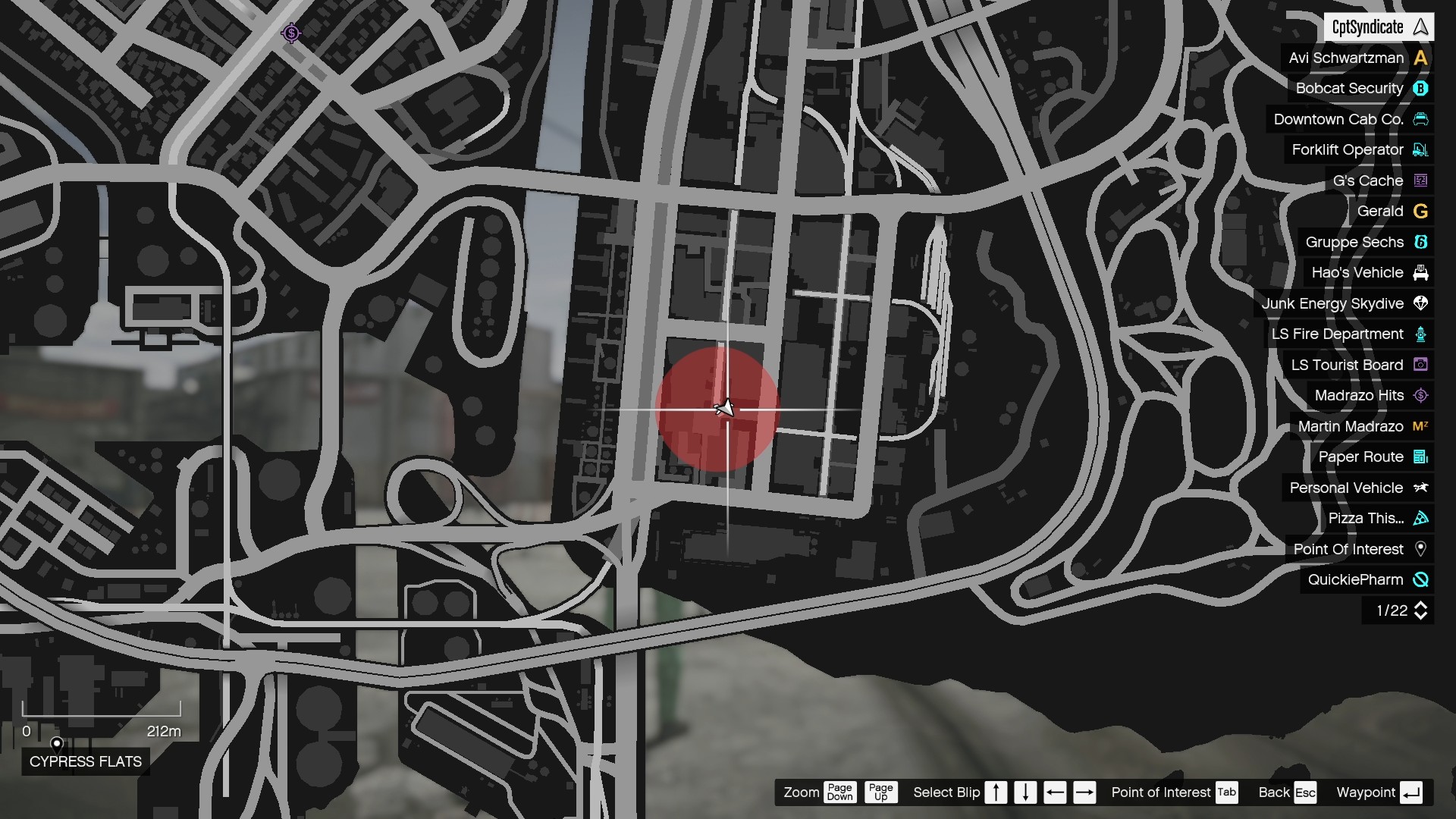Click the Madrazo Hits dollar icon

click(1421, 395)
